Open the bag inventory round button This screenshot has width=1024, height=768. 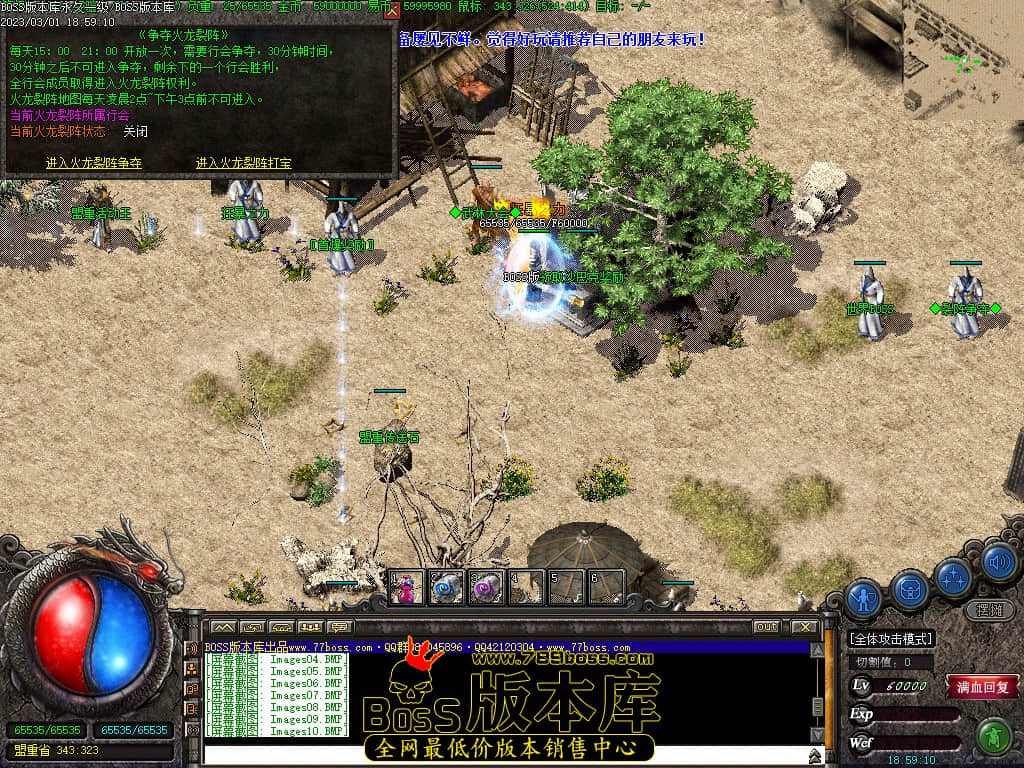[910, 590]
